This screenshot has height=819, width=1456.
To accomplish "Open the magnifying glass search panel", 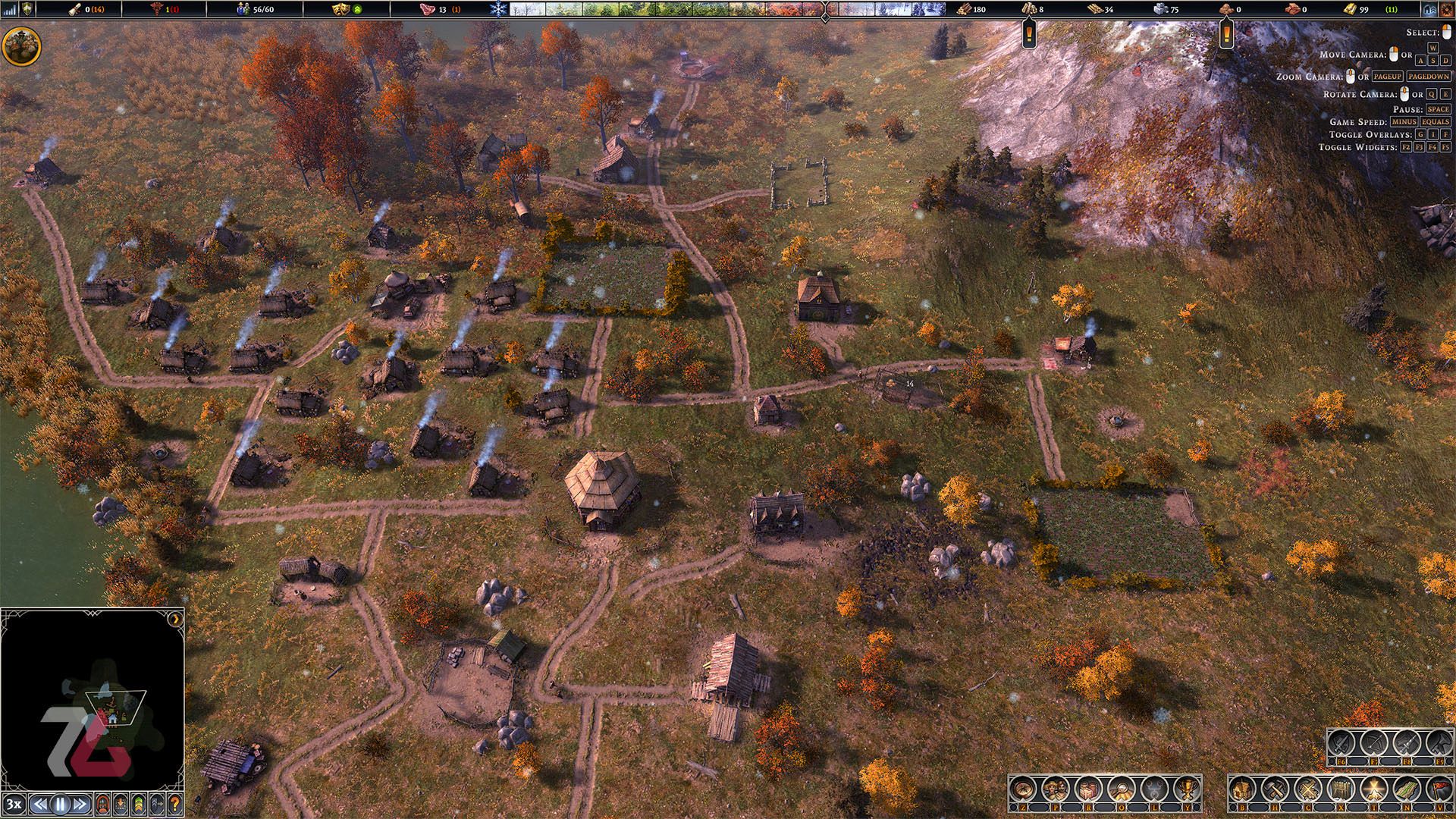I will click(1121, 789).
